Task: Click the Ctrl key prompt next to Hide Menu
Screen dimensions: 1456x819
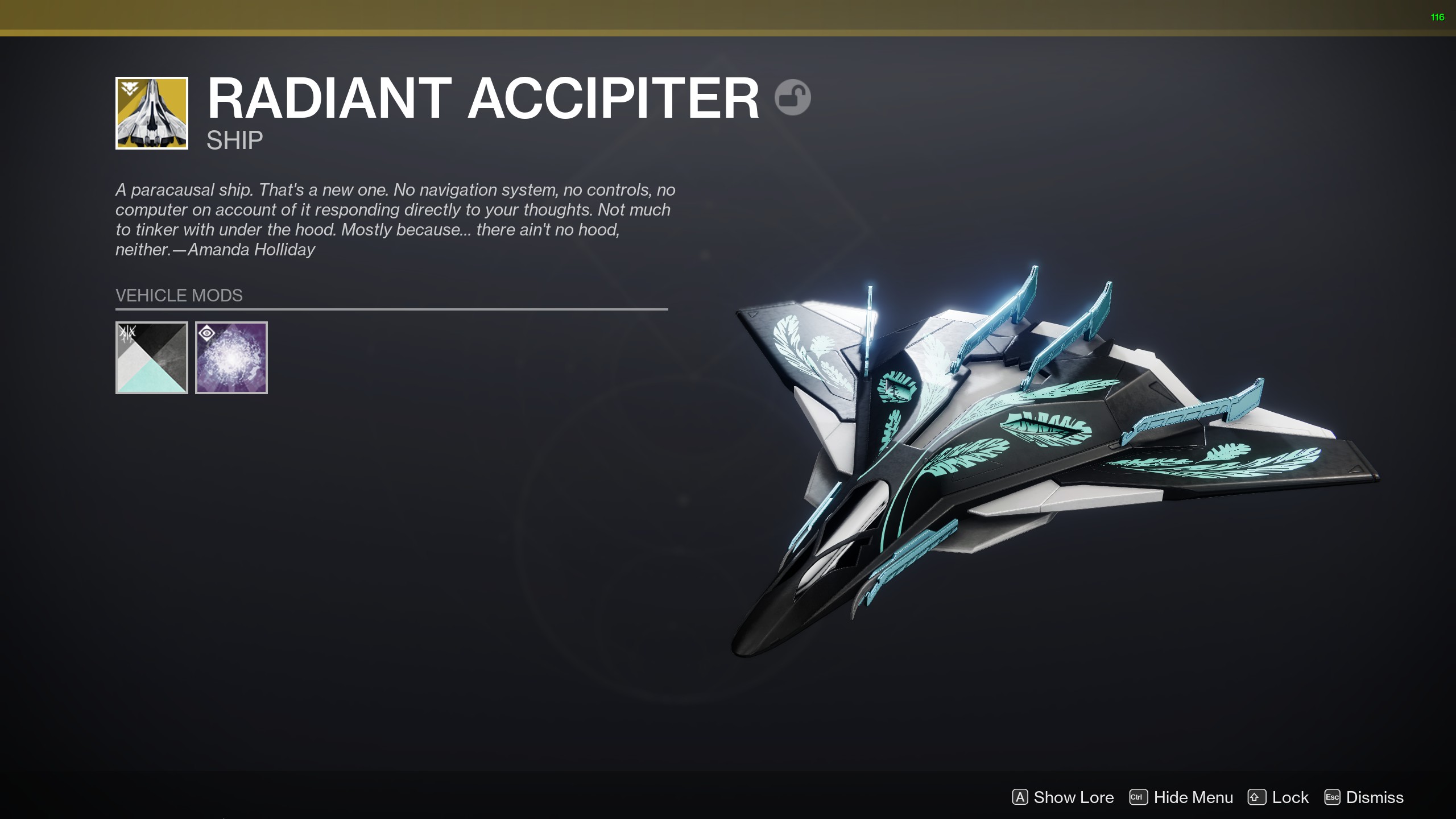Action: [1138, 797]
